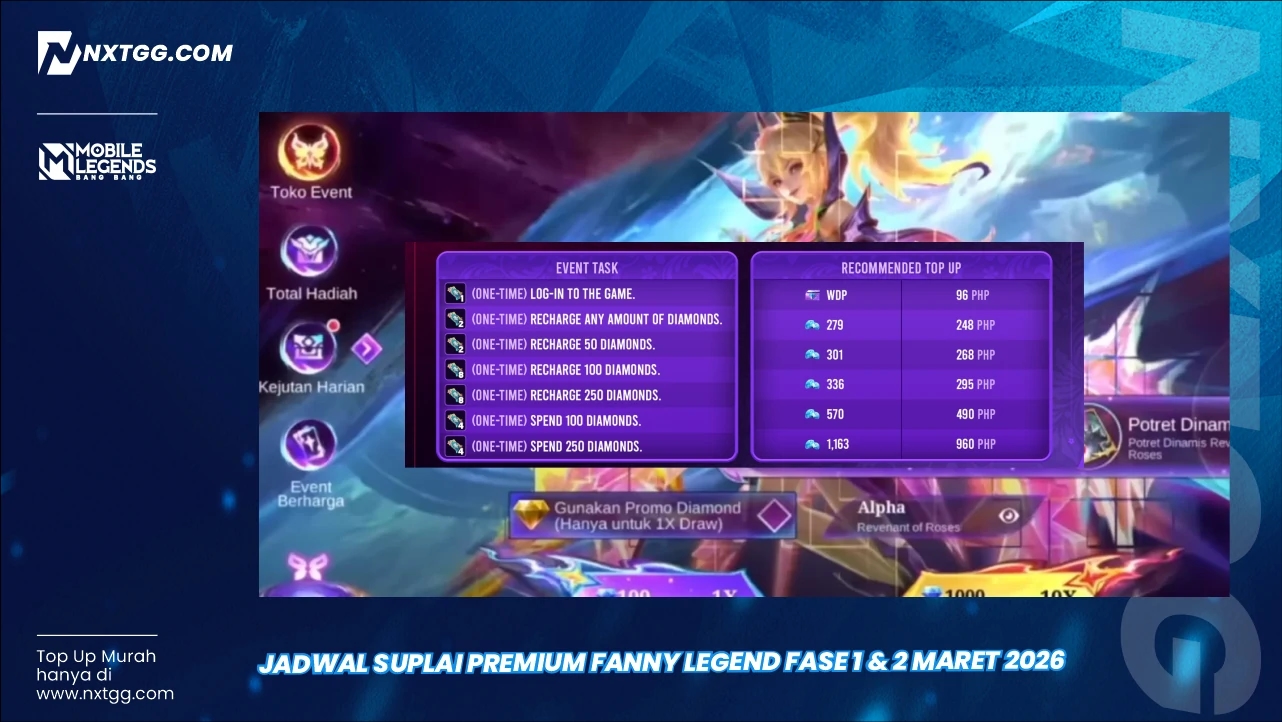Viewport: 1282px width, 722px height.
Task: Select the Recharge 250 Diamonds task row
Action: tap(565, 395)
